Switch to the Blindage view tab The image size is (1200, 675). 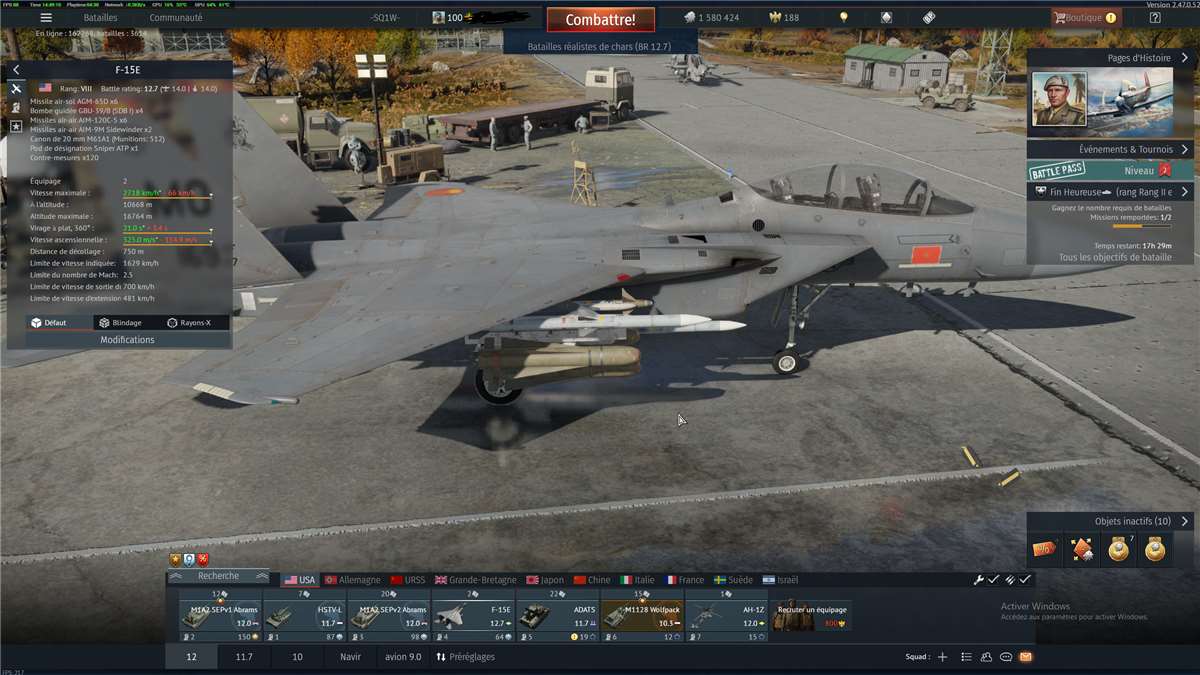coord(119,323)
